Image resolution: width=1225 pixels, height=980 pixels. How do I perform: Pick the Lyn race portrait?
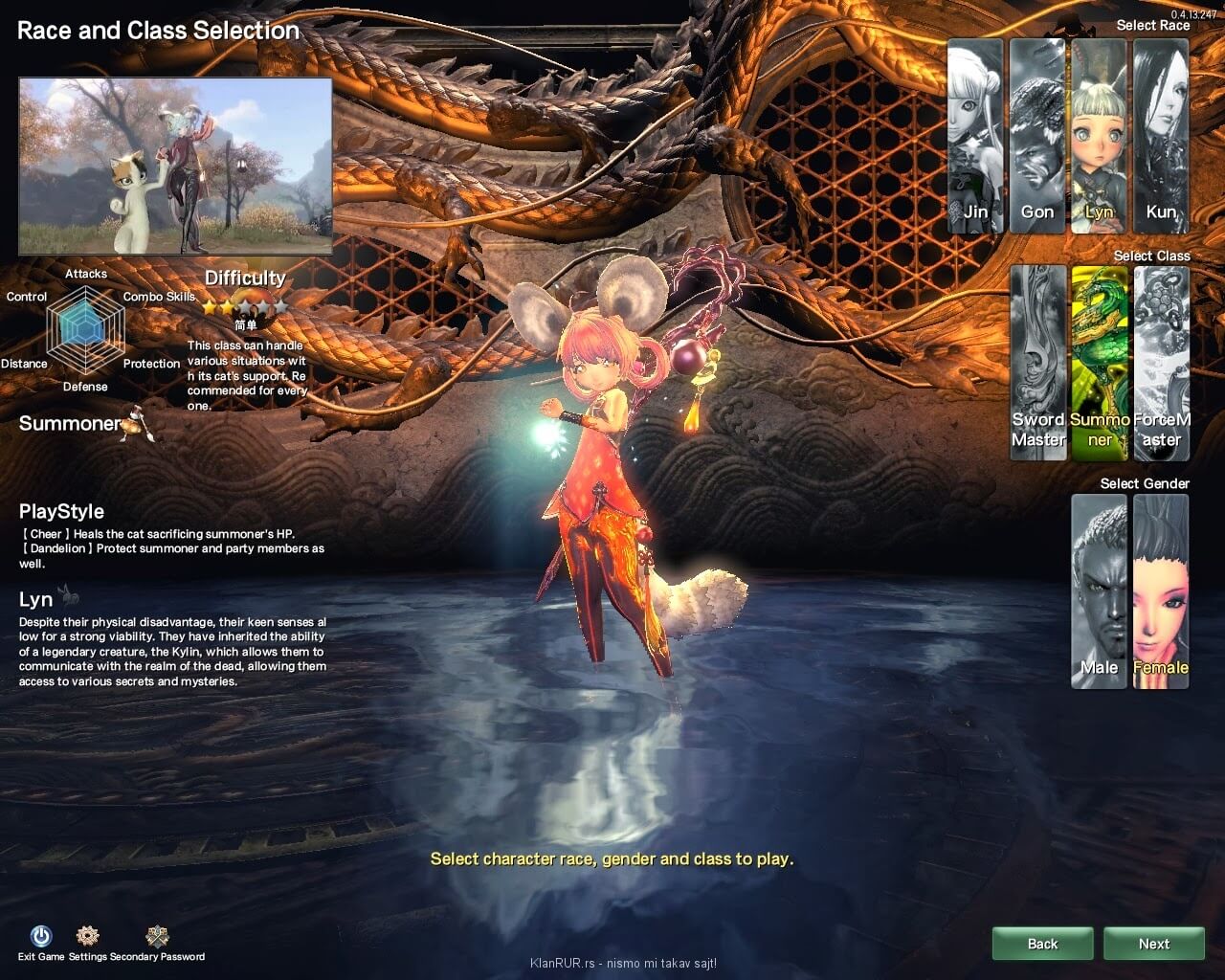click(x=1099, y=136)
